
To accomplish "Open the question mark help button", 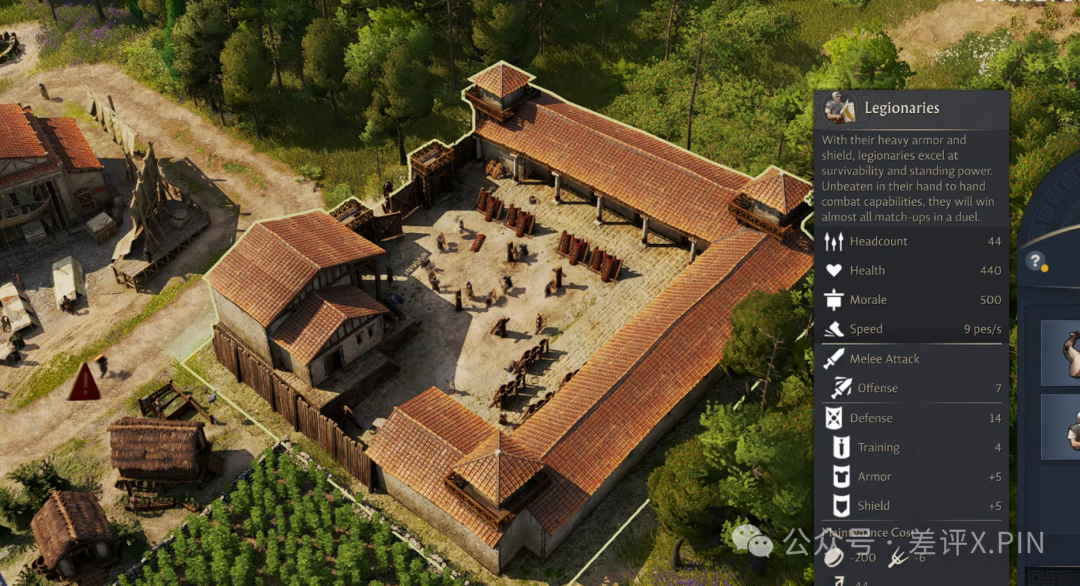I will pyautogui.click(x=1035, y=261).
